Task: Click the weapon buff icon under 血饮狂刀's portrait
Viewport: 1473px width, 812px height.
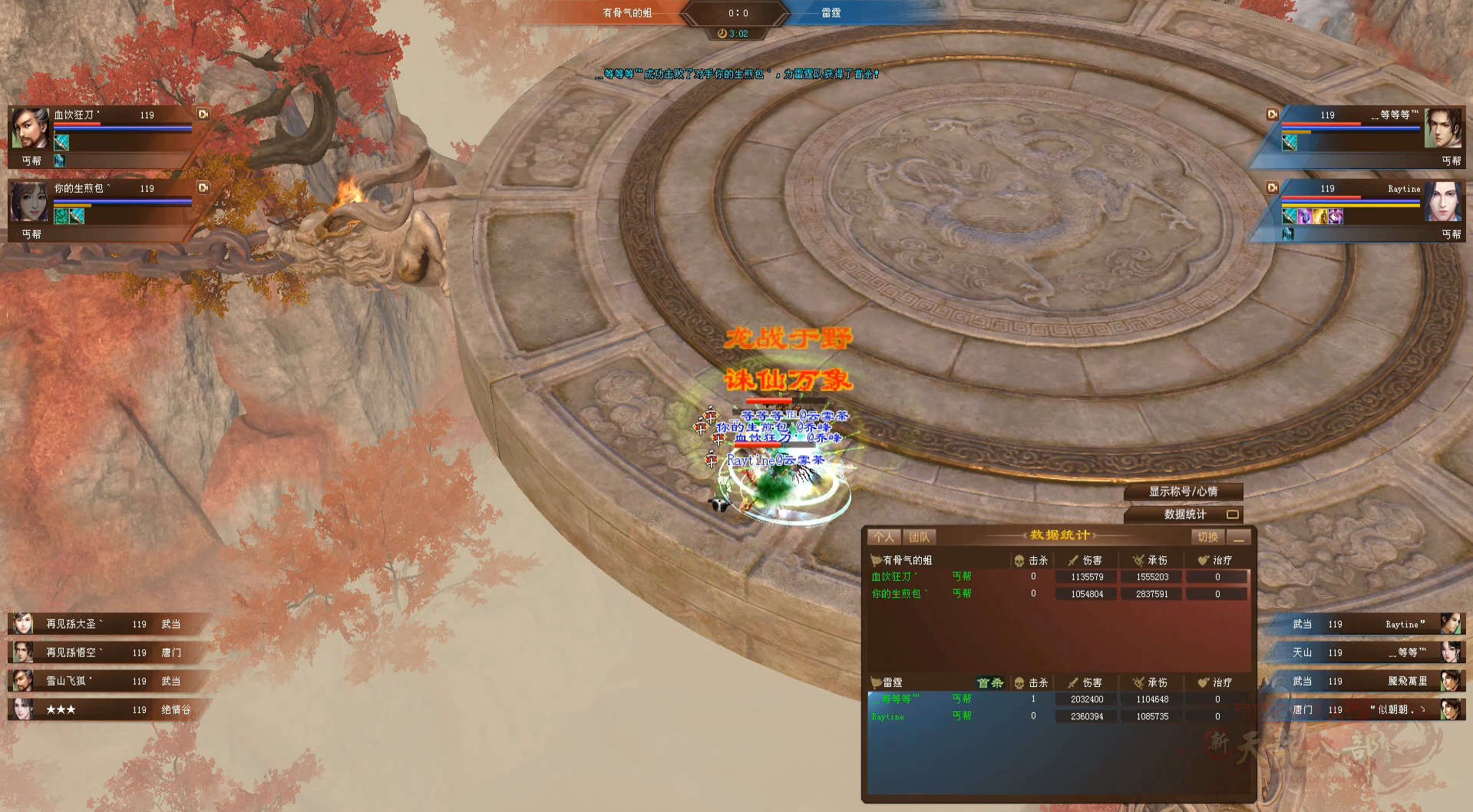Action: 61,143
